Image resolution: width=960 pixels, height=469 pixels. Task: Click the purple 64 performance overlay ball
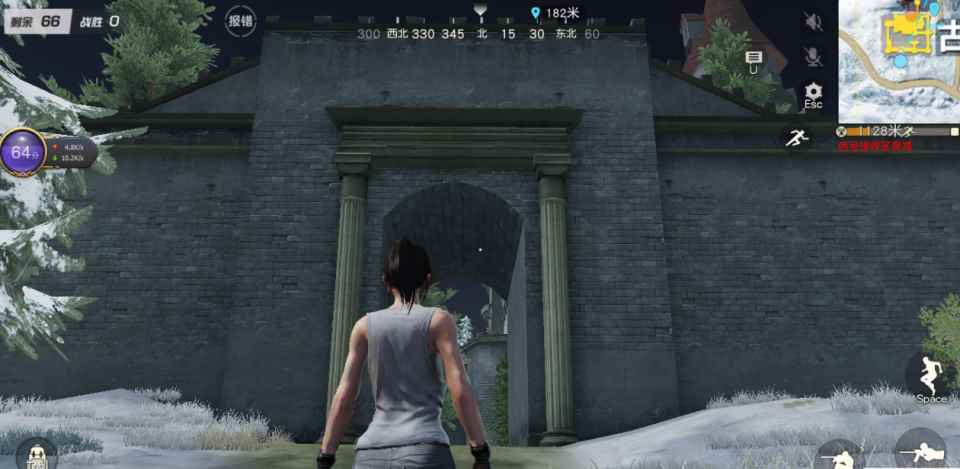click(x=23, y=153)
